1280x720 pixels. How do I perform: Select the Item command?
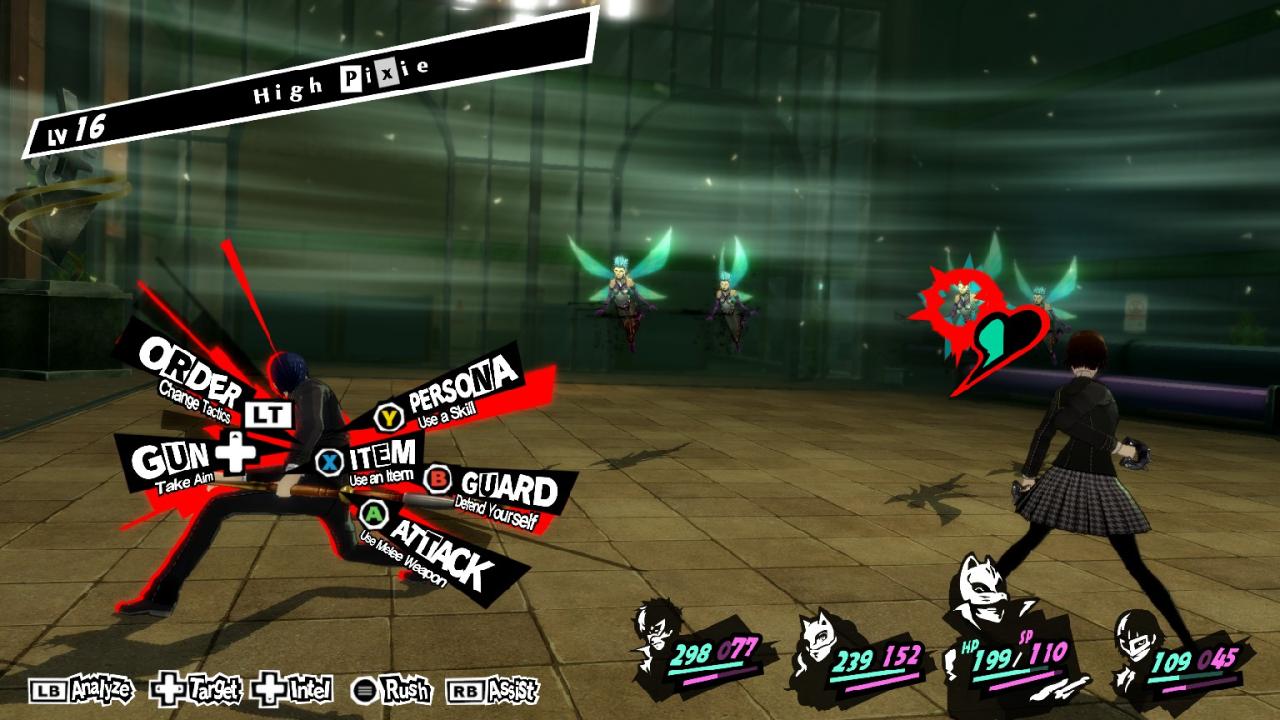point(380,458)
